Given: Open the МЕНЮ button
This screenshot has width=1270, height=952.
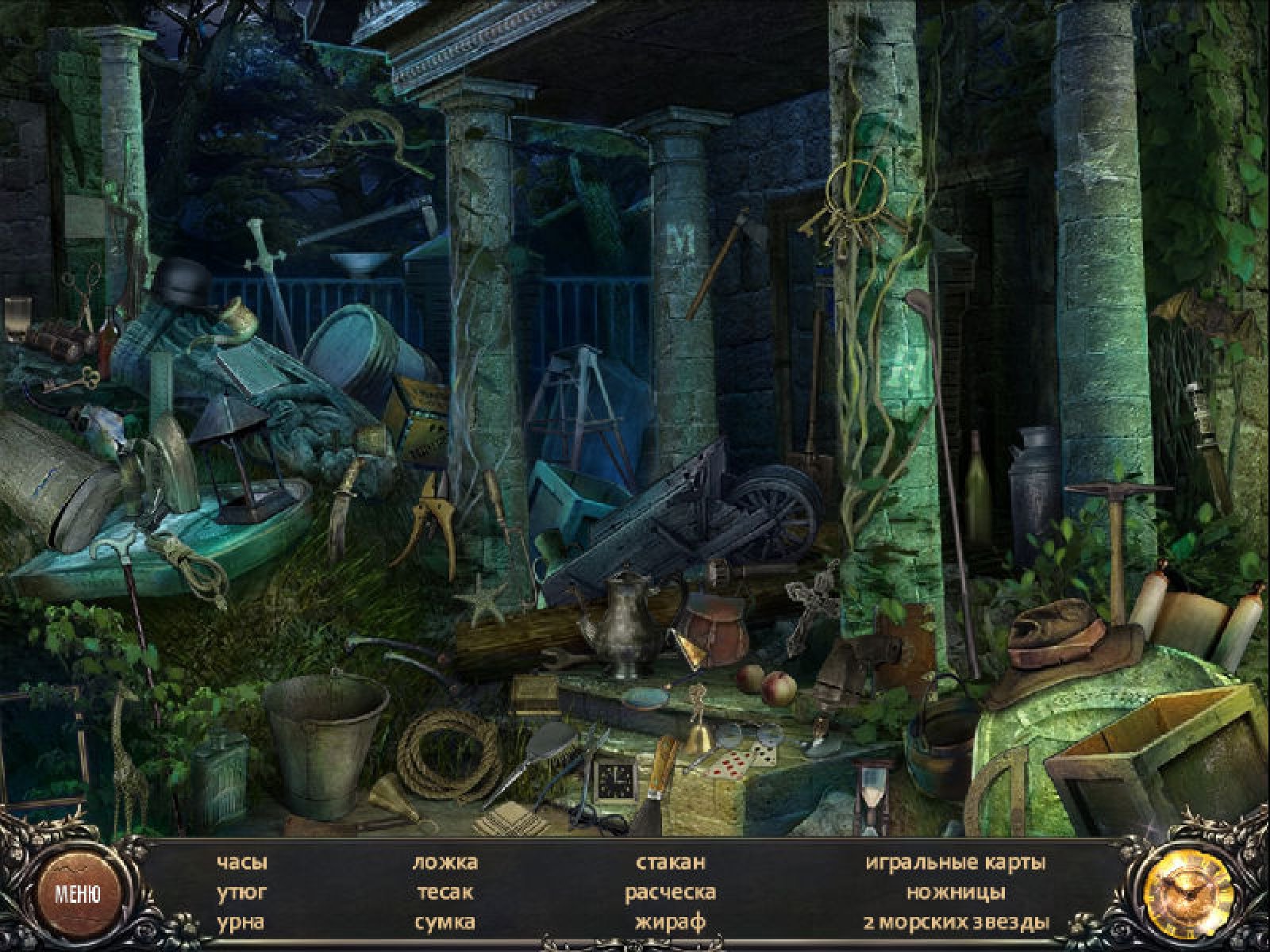Looking at the screenshot, I should point(78,894).
